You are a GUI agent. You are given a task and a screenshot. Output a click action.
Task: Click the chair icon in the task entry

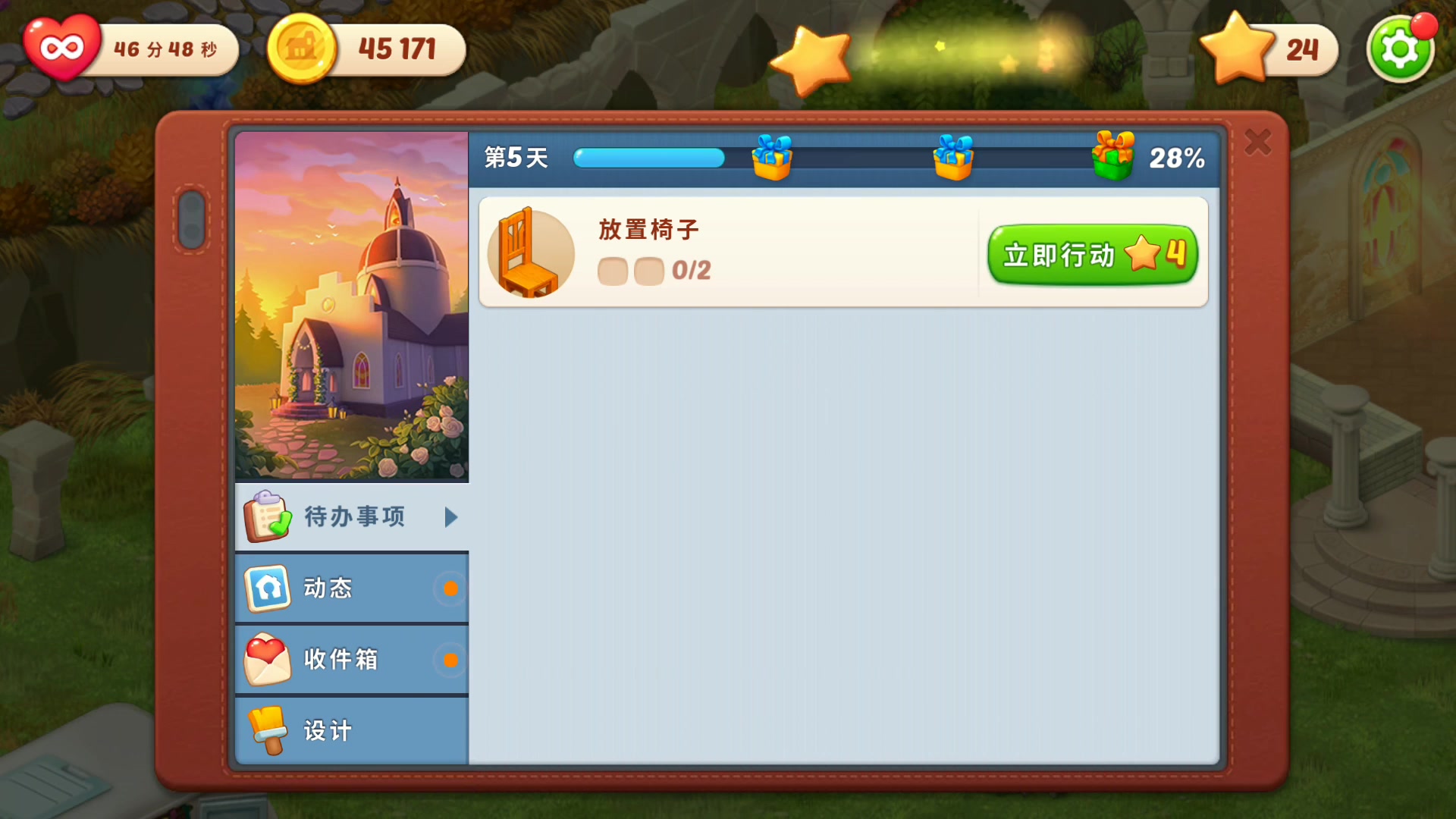530,253
